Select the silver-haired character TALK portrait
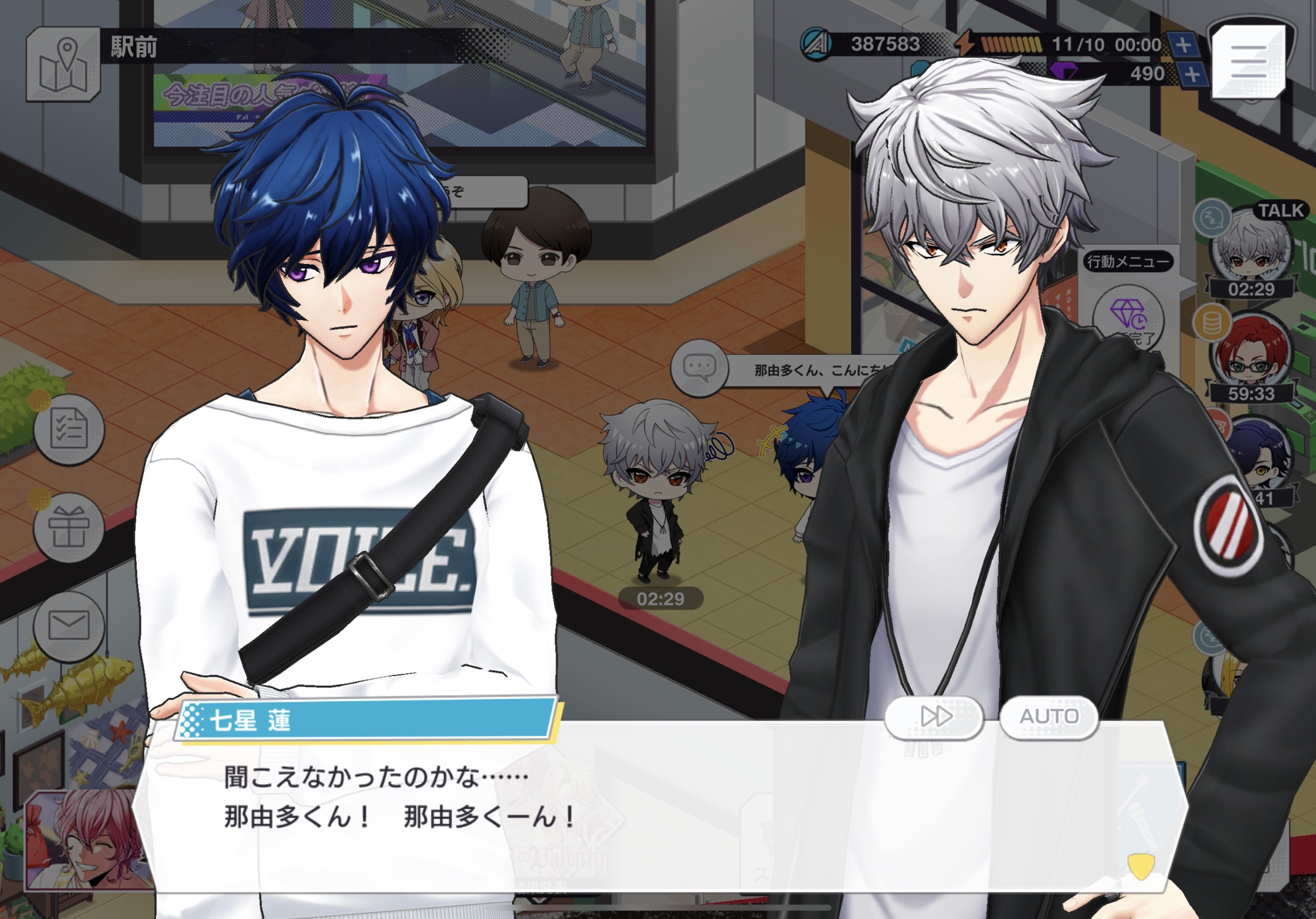 click(x=1250, y=249)
